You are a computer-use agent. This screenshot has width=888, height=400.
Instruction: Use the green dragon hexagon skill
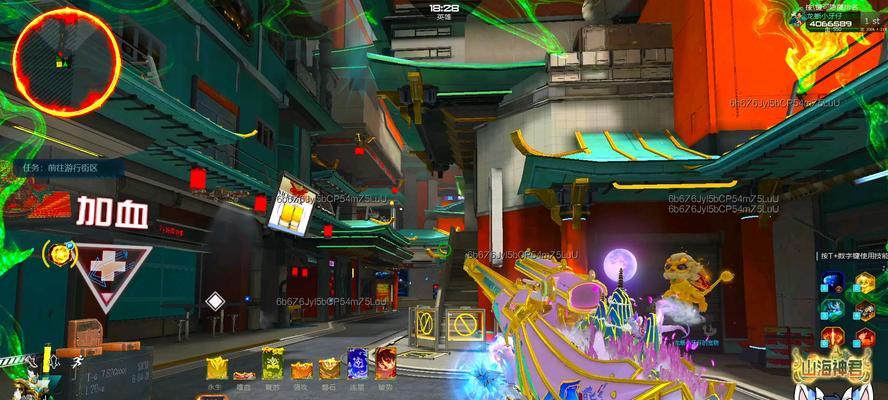pos(832,309)
